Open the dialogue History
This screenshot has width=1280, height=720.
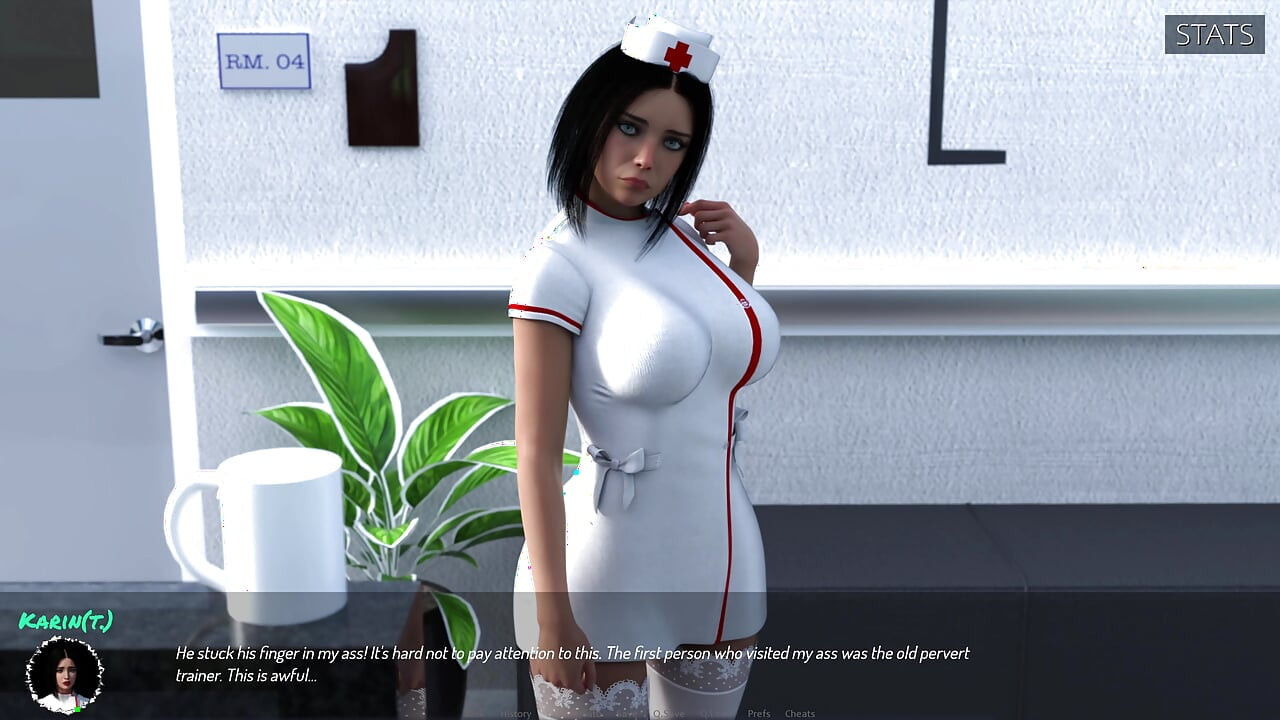[x=516, y=713]
